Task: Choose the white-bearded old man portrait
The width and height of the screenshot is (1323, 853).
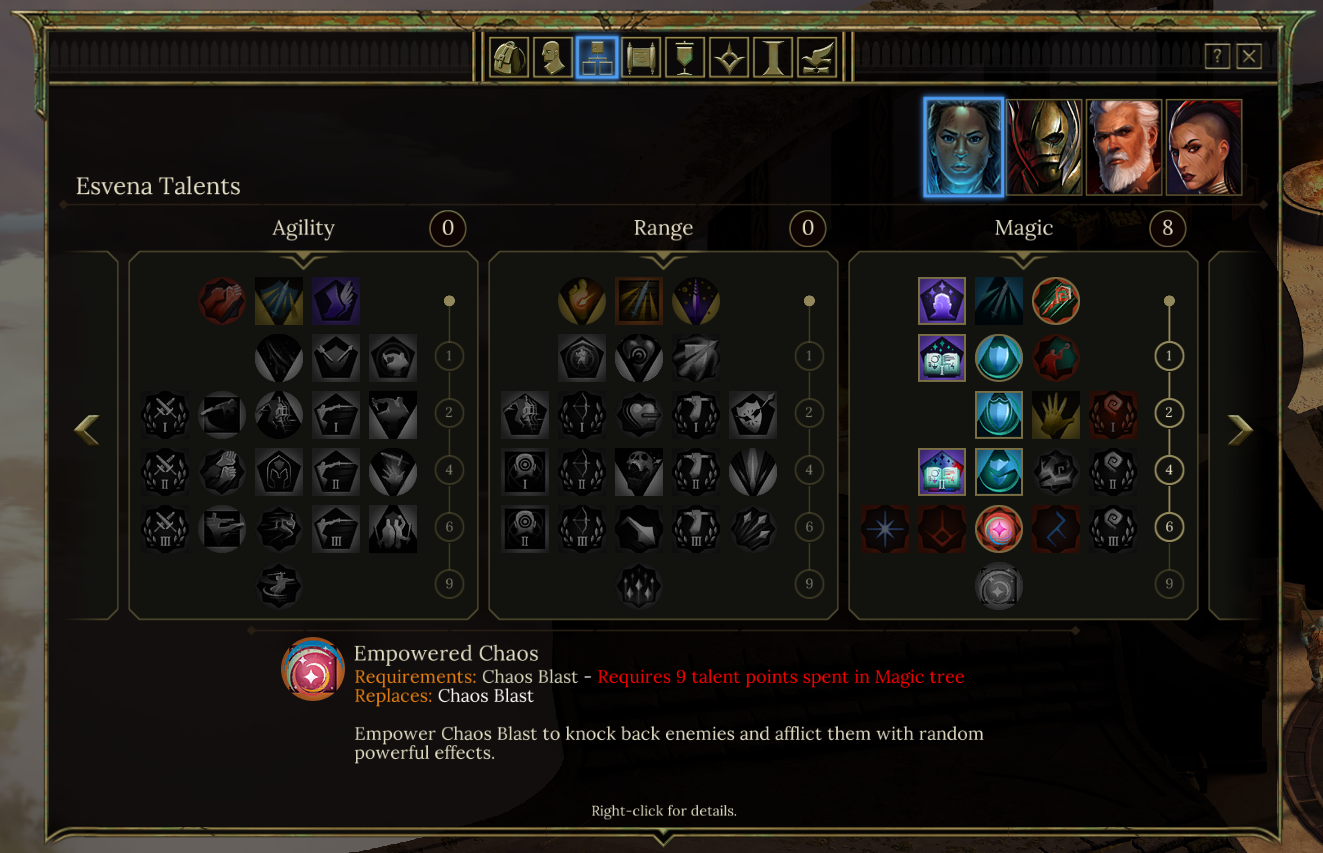Action: [x=1124, y=147]
